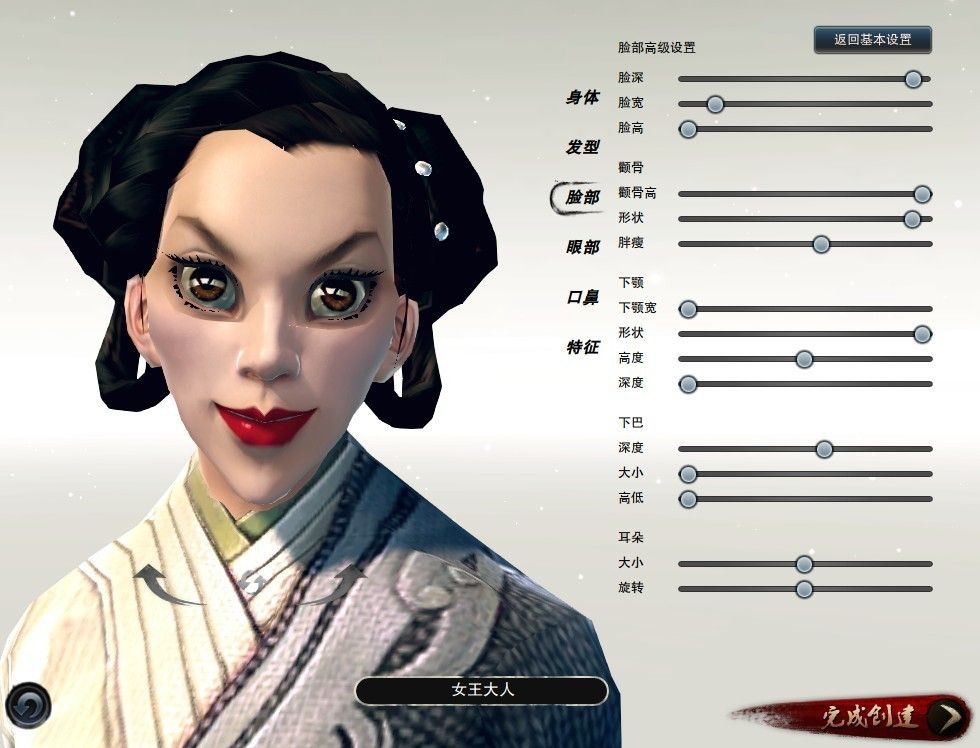This screenshot has width=980, height=748.
Task: Open the 特征 category
Action: pyautogui.click(x=582, y=347)
